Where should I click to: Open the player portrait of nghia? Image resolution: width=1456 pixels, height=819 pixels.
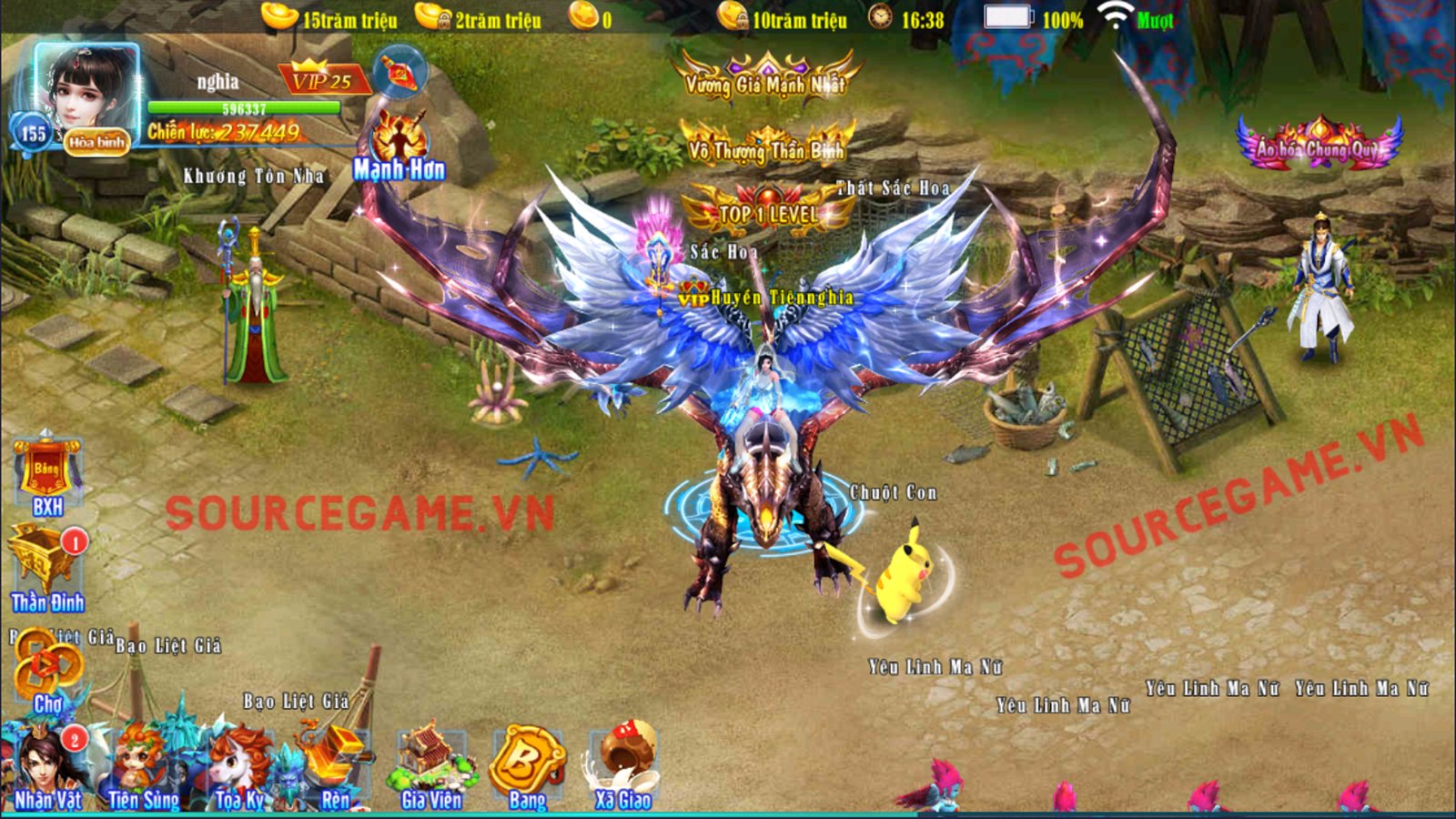click(86, 91)
